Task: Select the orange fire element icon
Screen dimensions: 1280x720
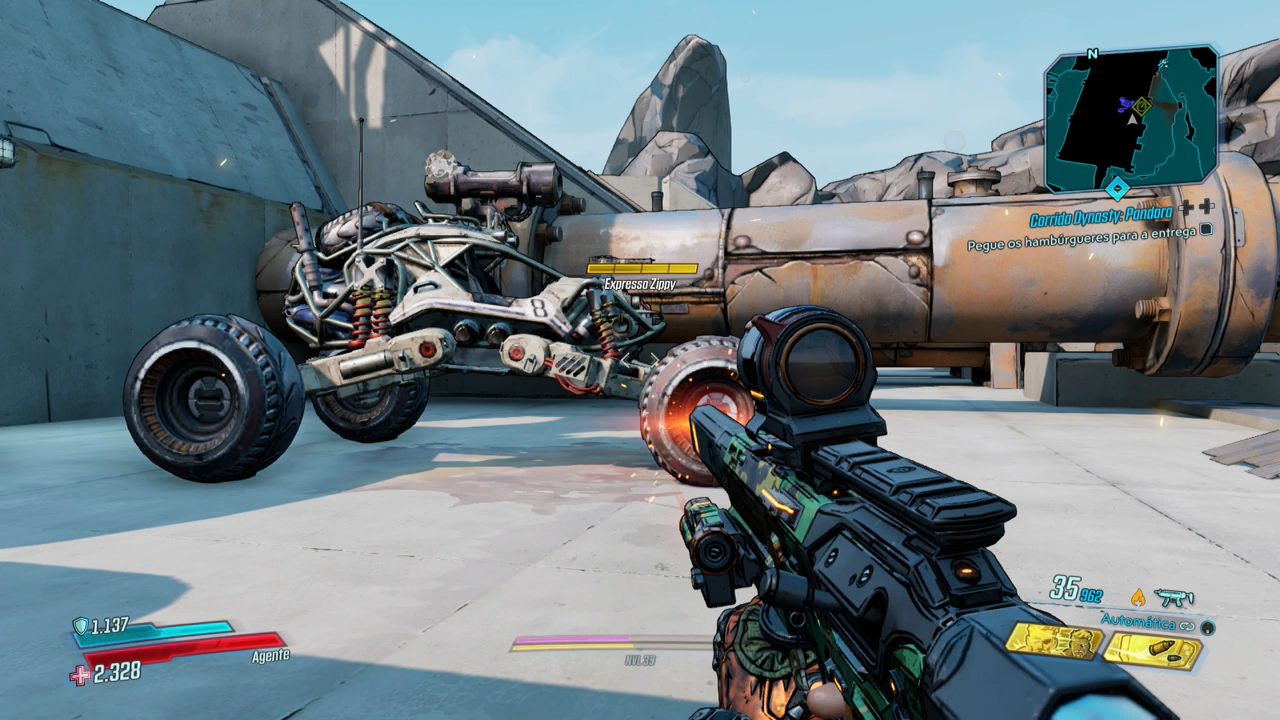Action: (1138, 597)
